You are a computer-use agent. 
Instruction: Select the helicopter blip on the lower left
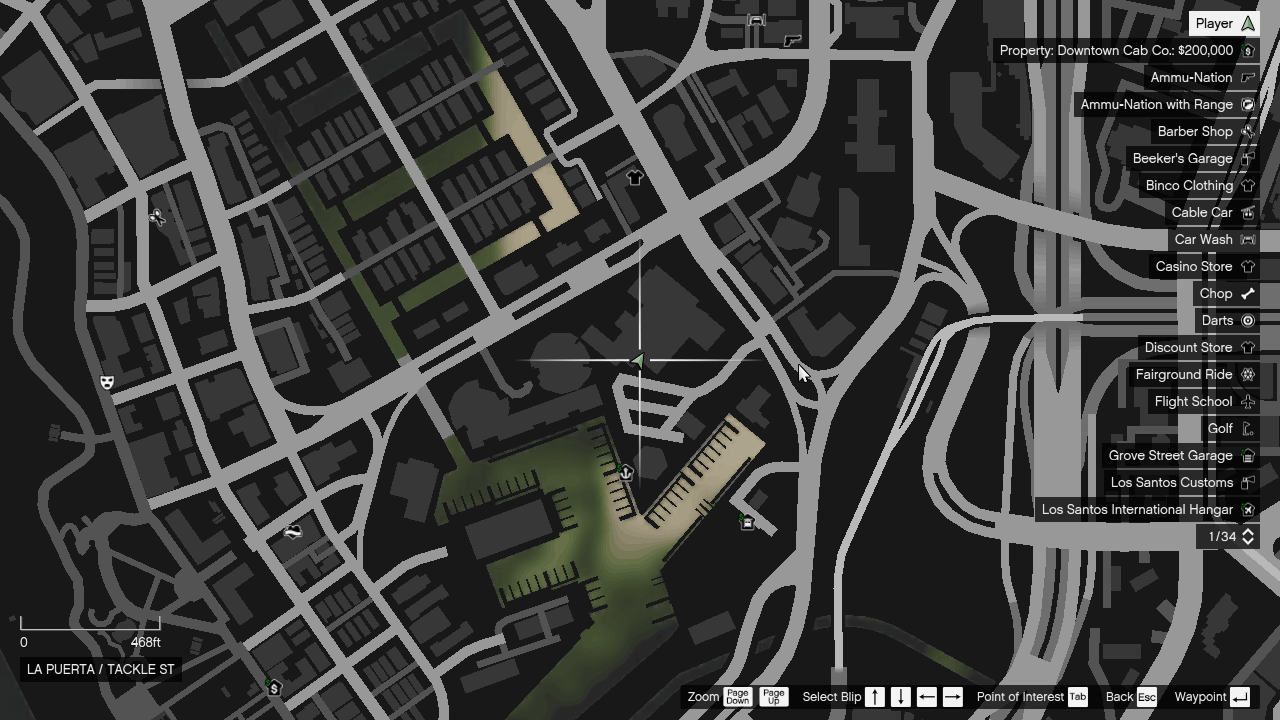[x=294, y=531]
